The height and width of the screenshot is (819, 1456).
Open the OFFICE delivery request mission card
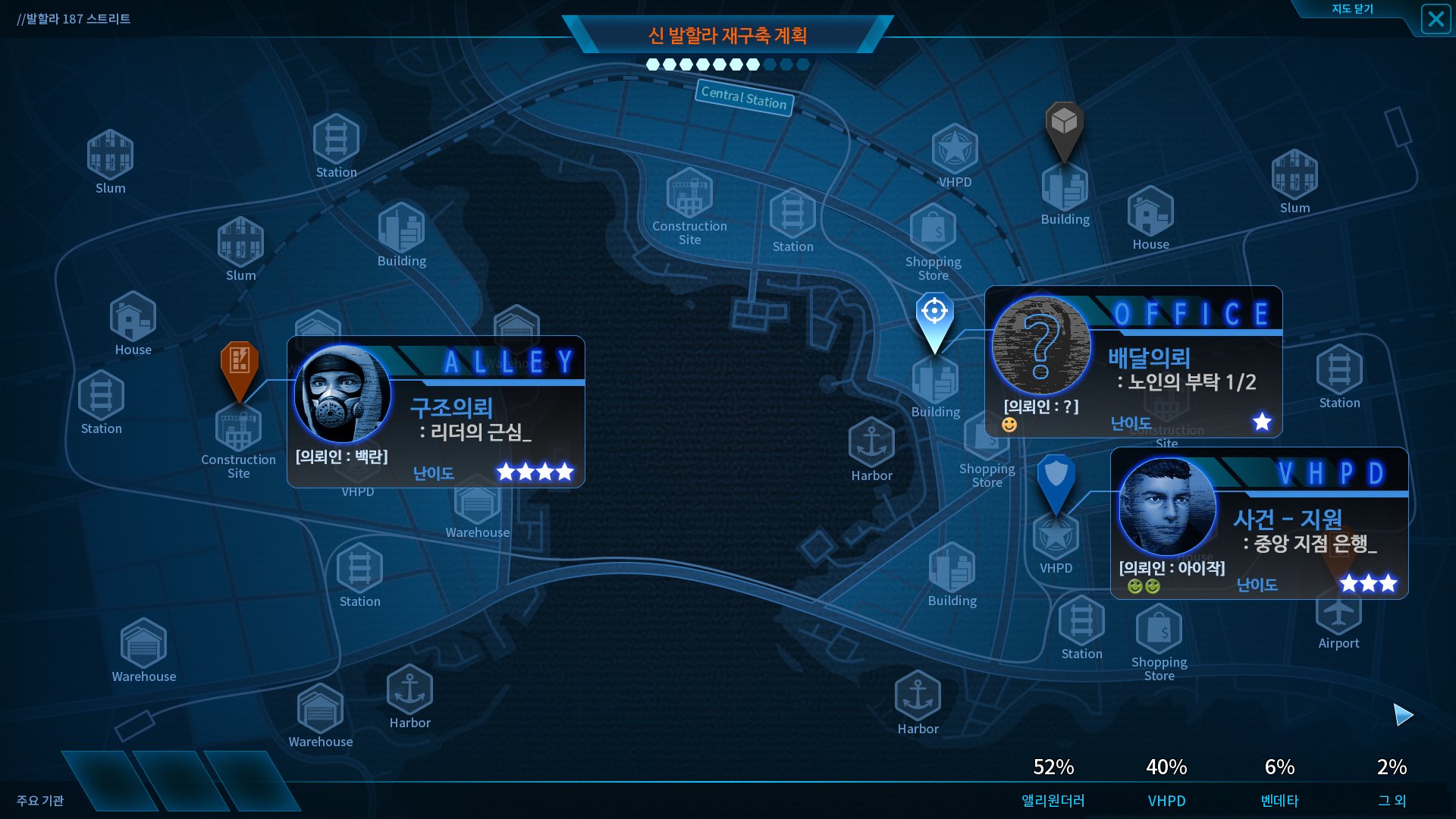coord(1133,362)
